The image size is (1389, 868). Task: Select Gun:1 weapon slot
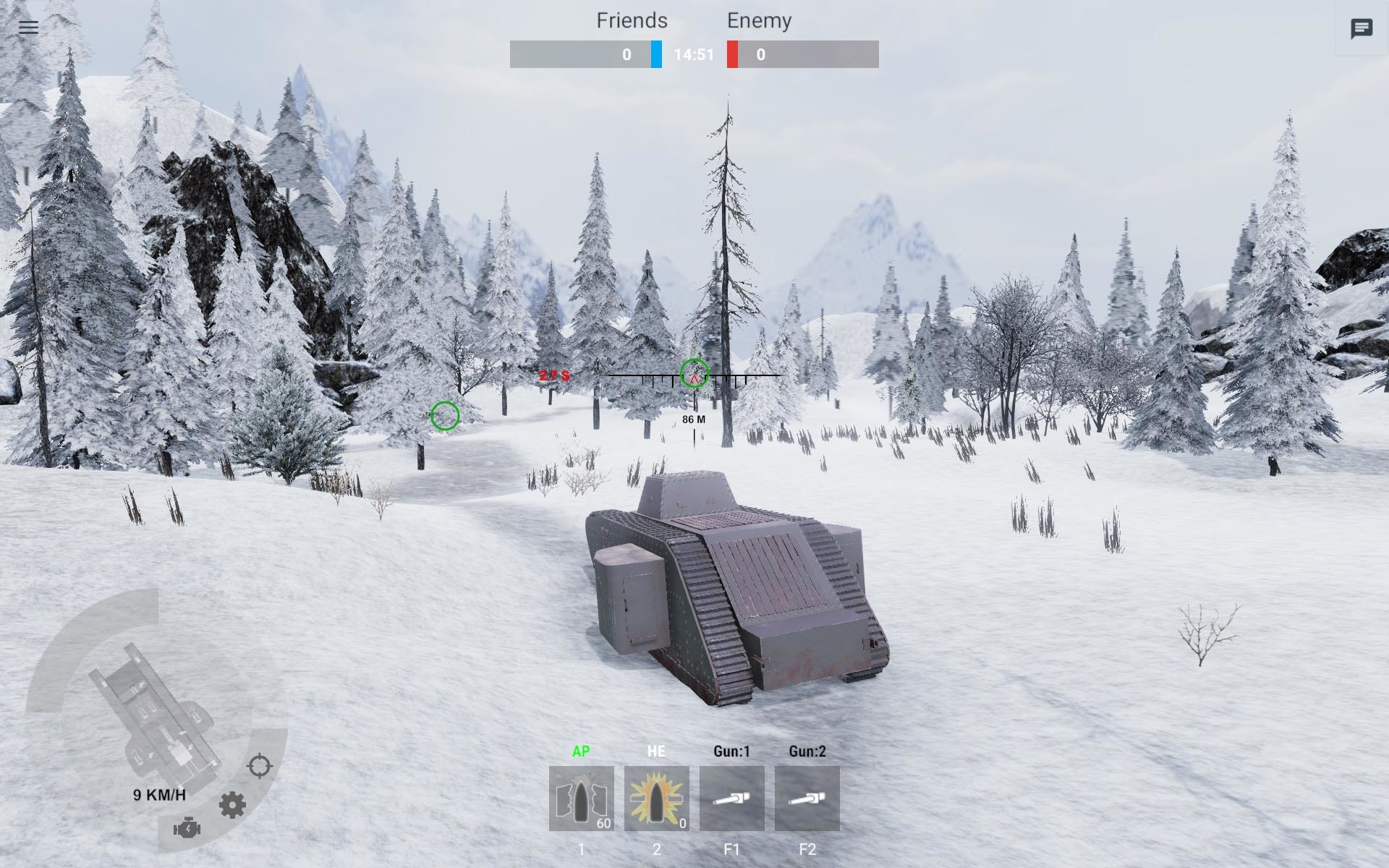731,798
